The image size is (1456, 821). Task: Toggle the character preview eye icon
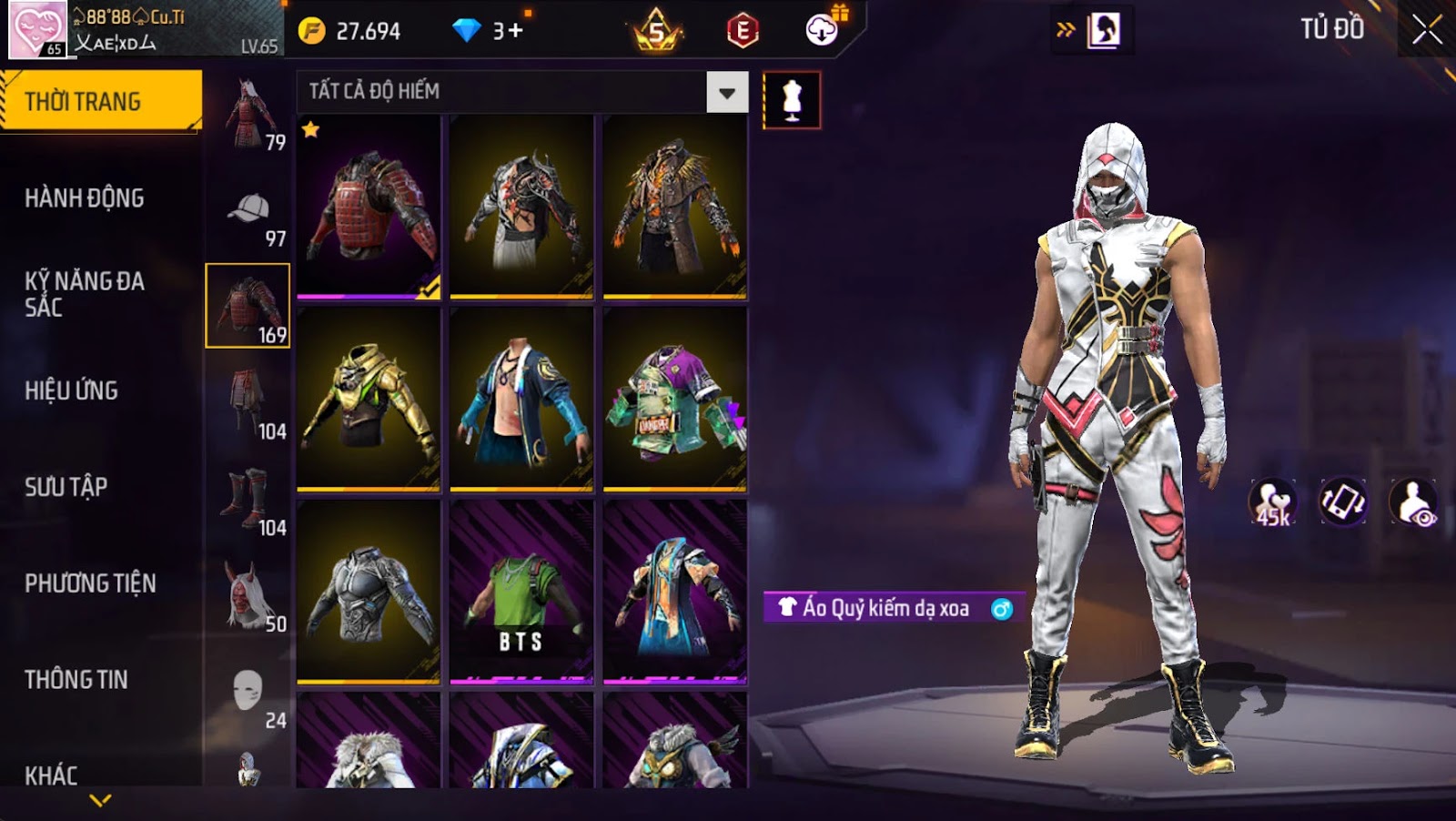tap(1413, 502)
